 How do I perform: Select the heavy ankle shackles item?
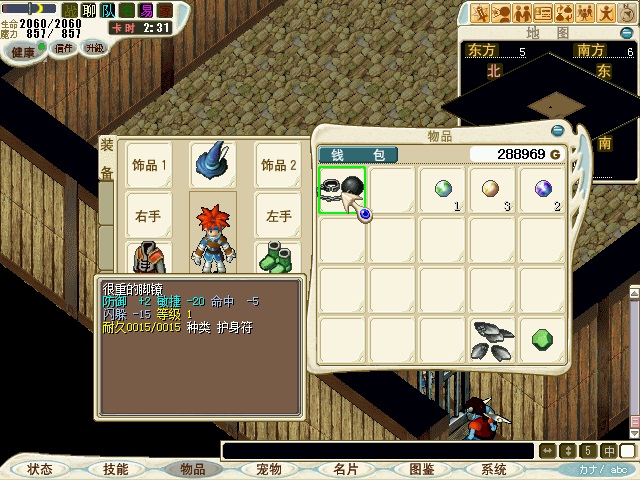[342, 190]
